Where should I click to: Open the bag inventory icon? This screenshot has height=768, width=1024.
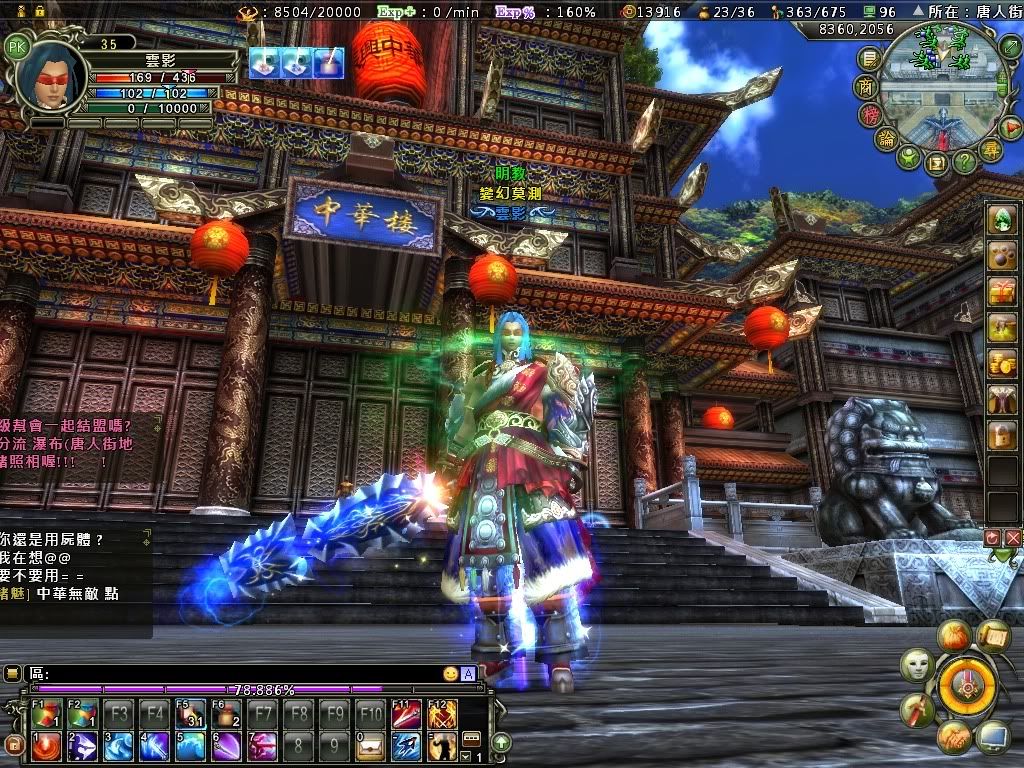point(955,635)
